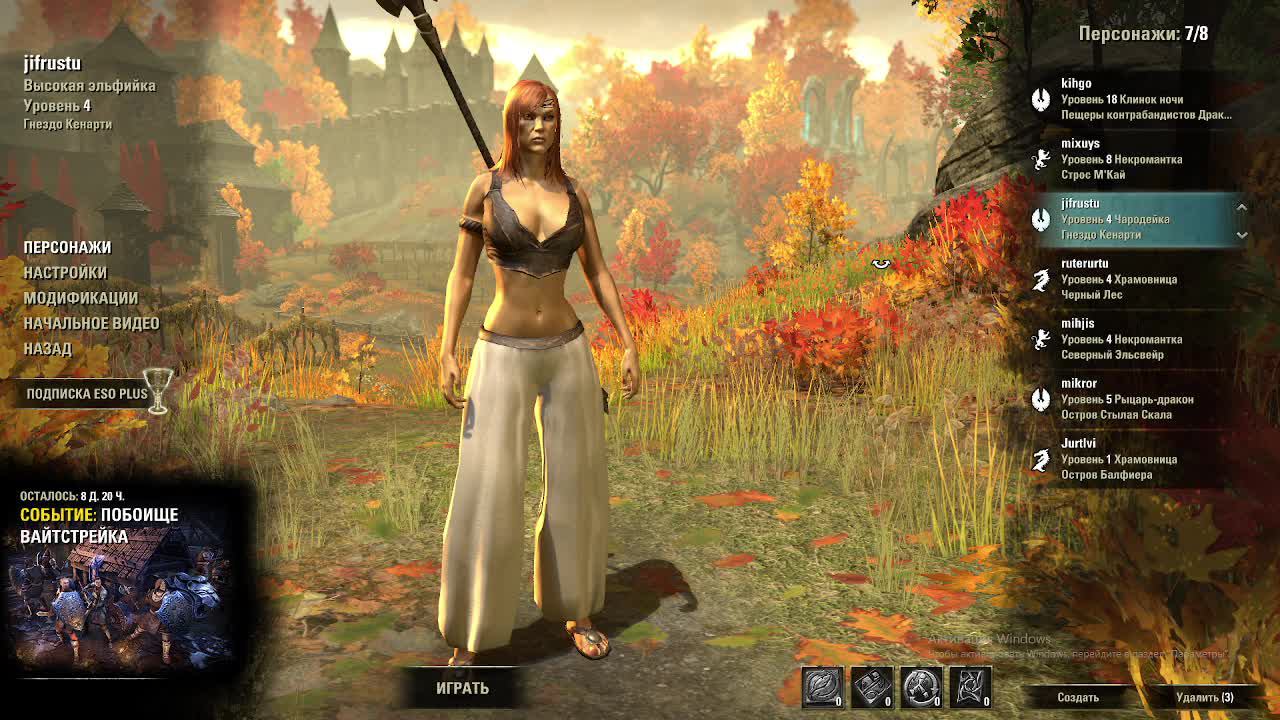1280x720 pixels.
Task: Move jifrustu down in the character order
Action: [x=1241, y=235]
